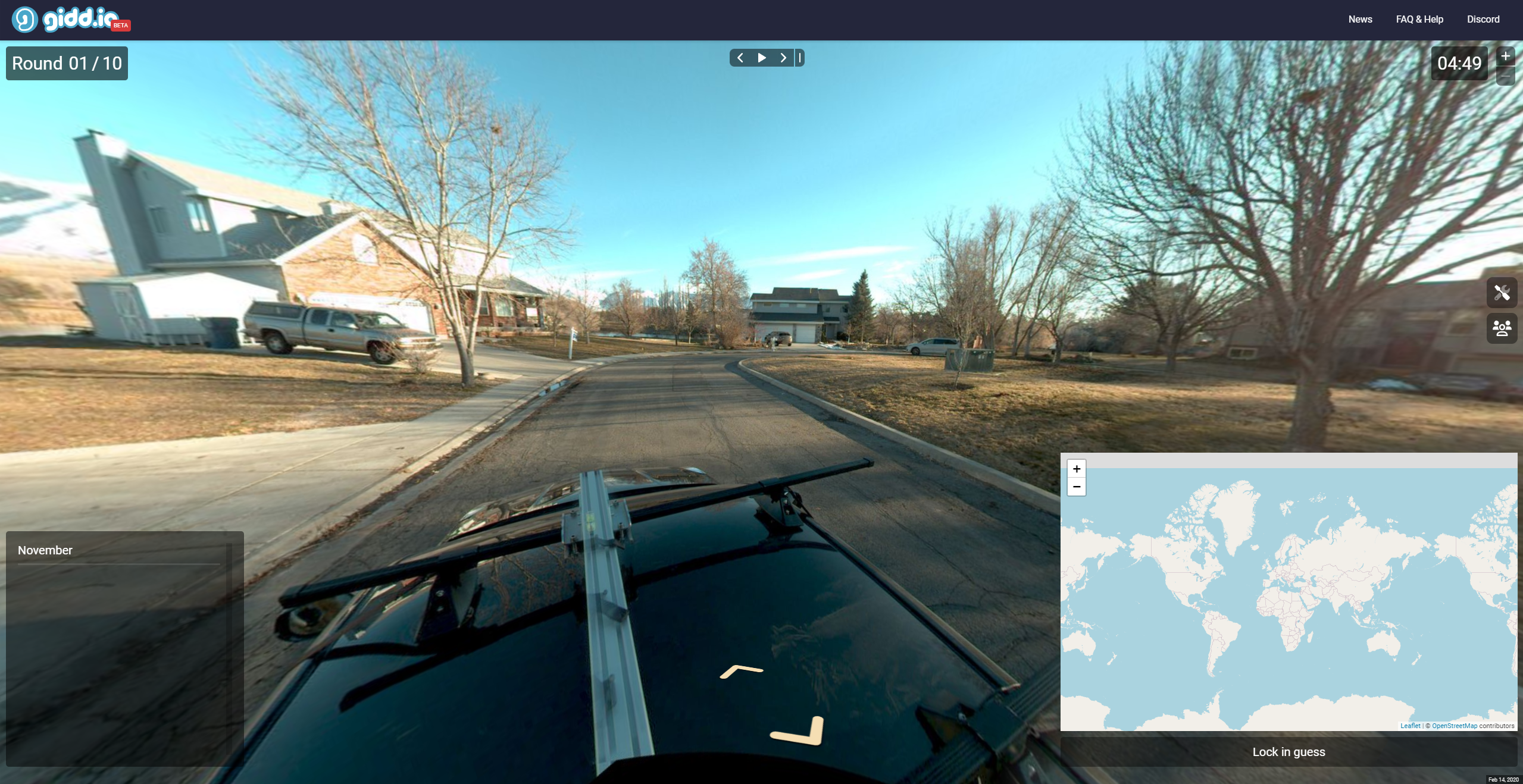Play the street view sequence
This screenshot has width=1523, height=784.
tap(762, 58)
